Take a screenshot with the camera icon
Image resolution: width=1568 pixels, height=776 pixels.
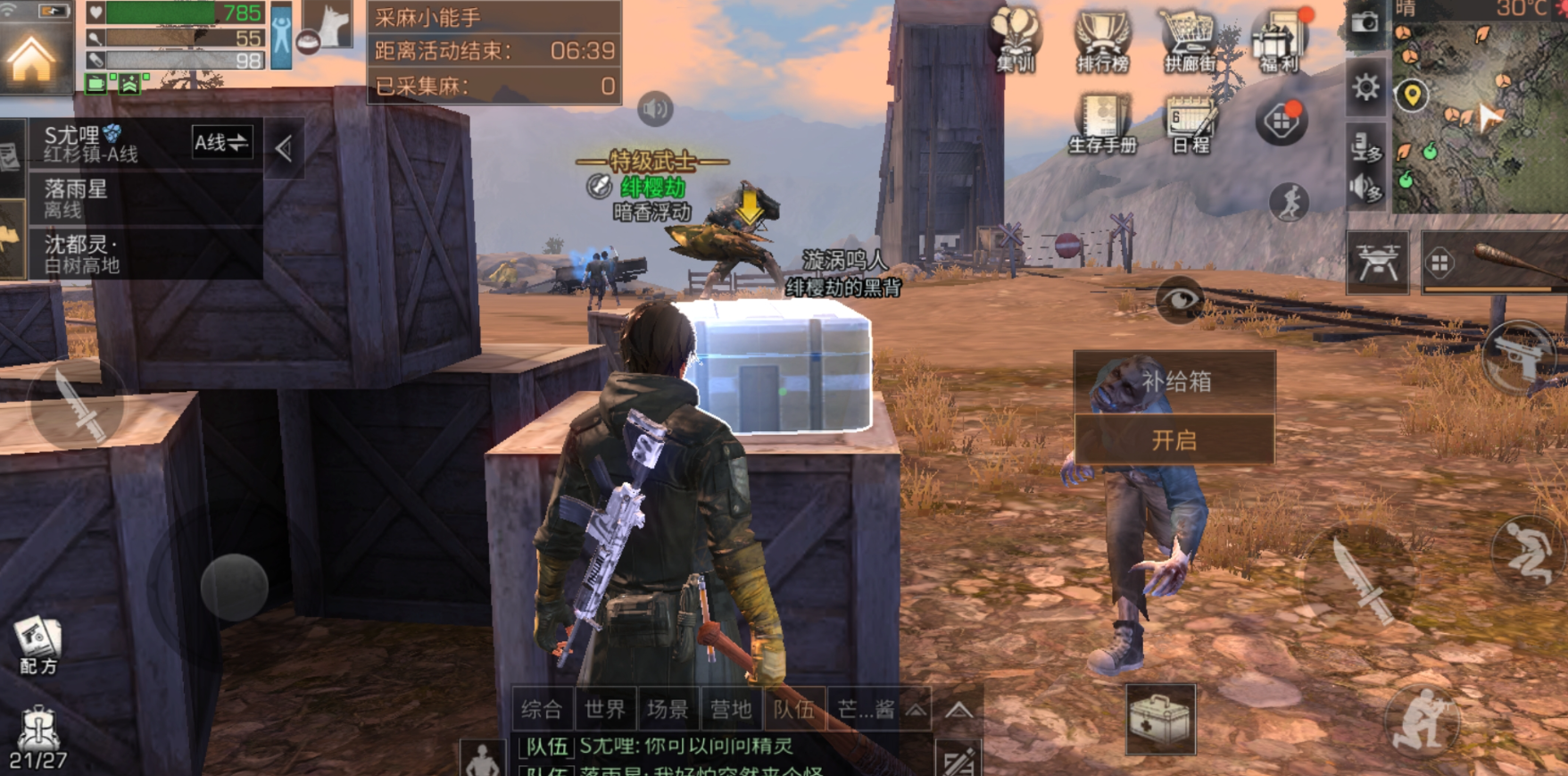(1365, 22)
